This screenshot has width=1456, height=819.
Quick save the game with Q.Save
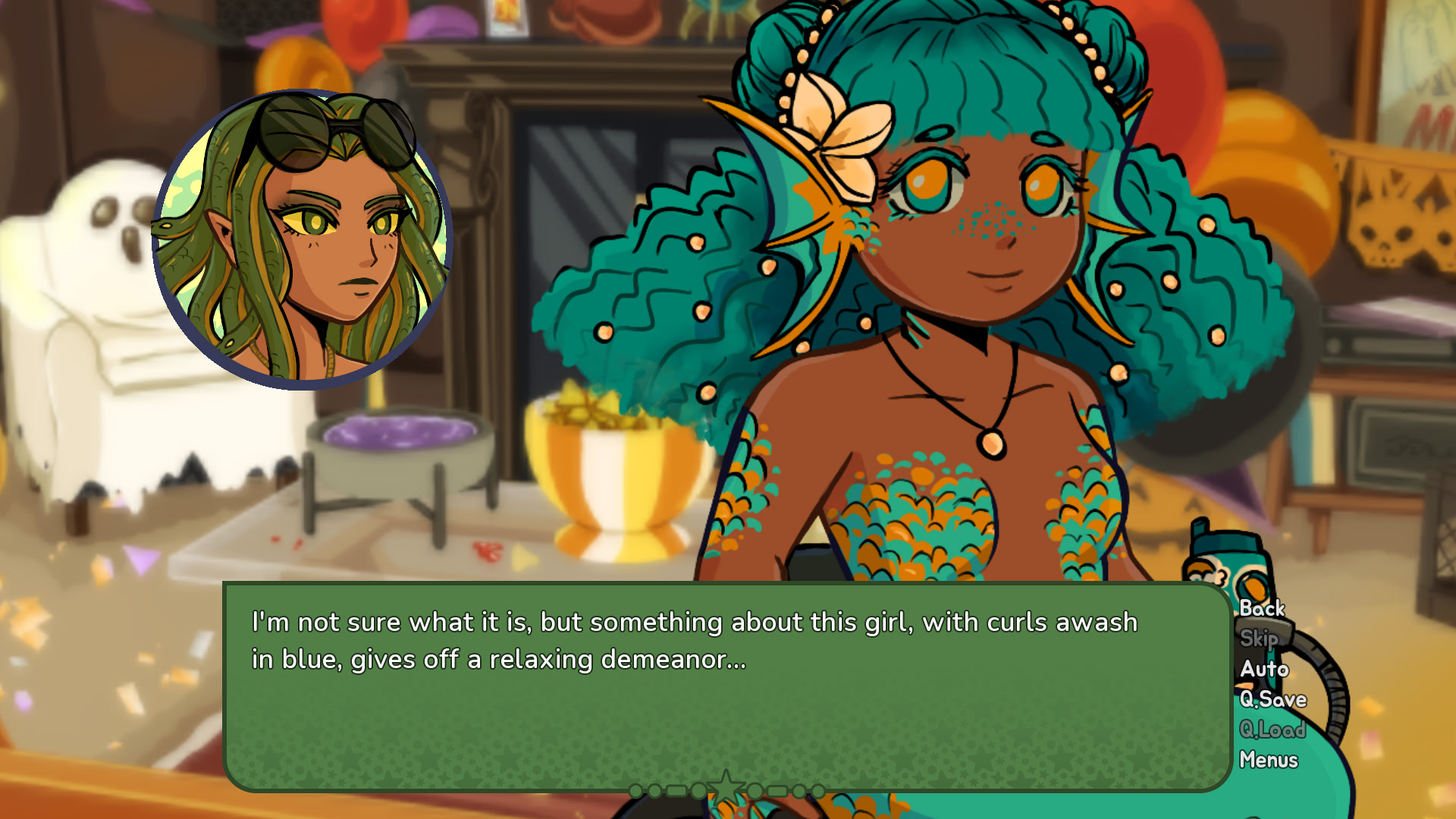click(x=1272, y=699)
